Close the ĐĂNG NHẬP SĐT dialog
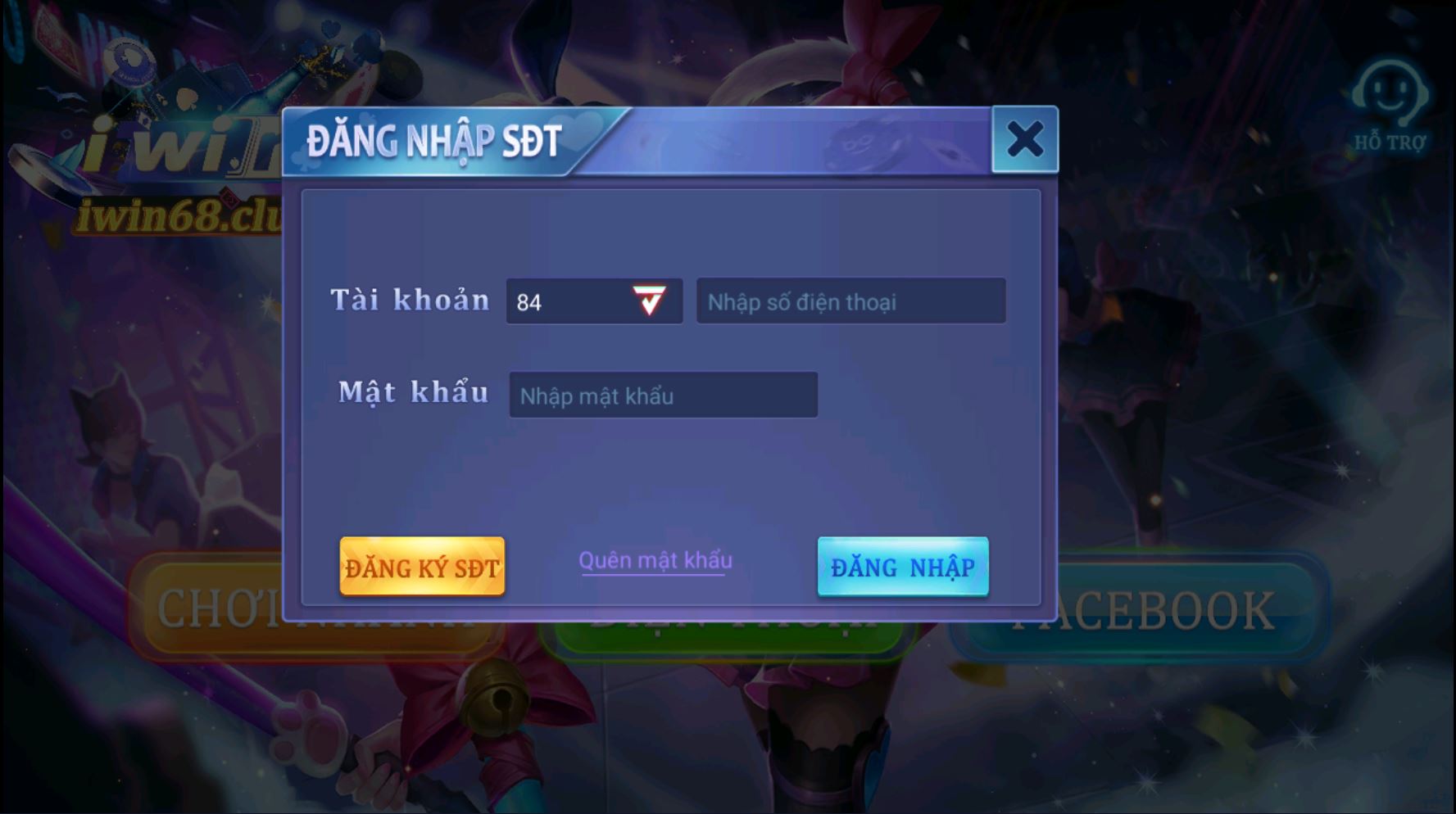1456x814 pixels. (1023, 139)
